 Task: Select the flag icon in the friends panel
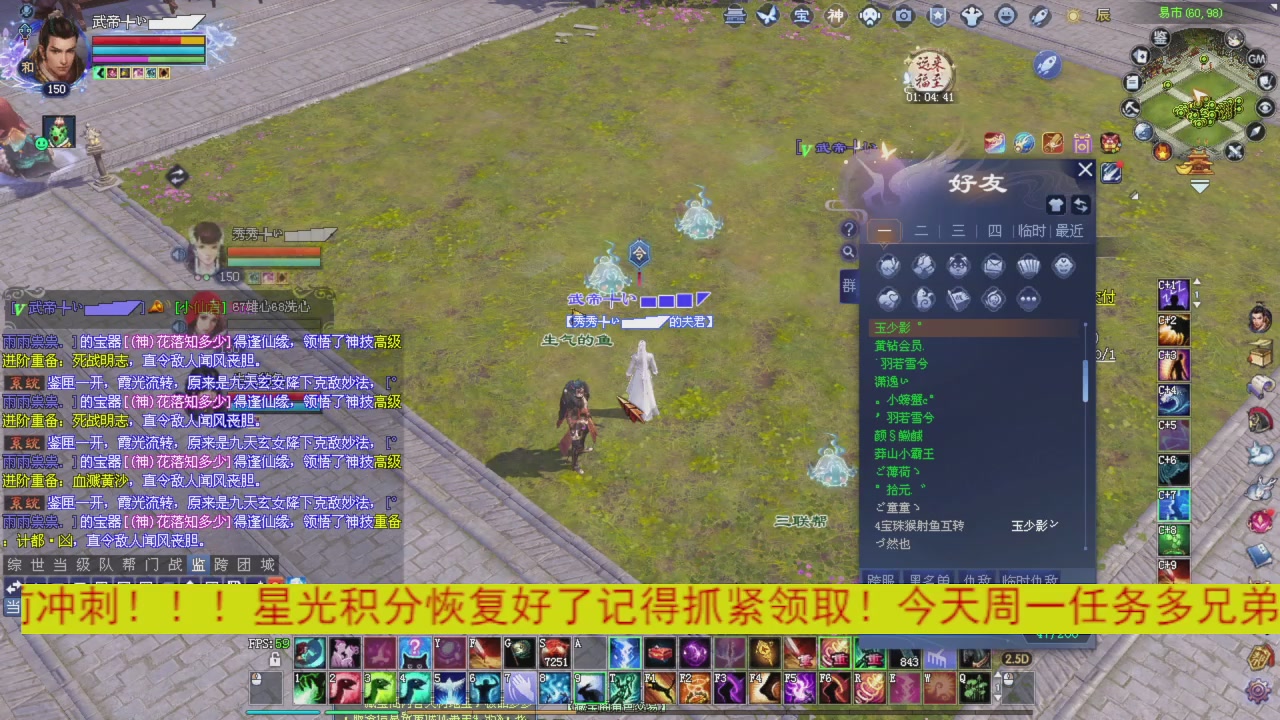point(958,298)
